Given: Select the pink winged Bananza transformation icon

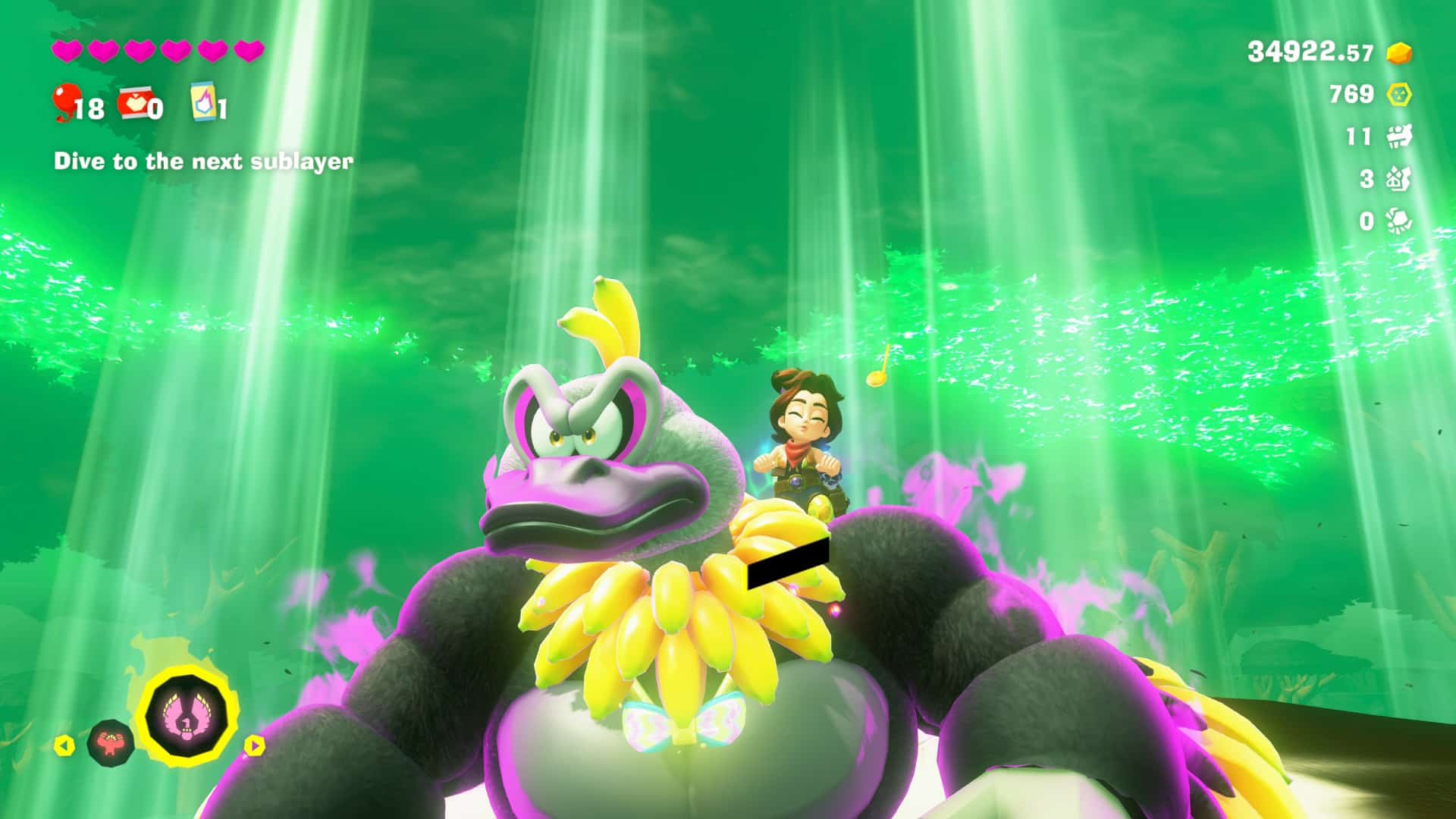Looking at the screenshot, I should (187, 714).
